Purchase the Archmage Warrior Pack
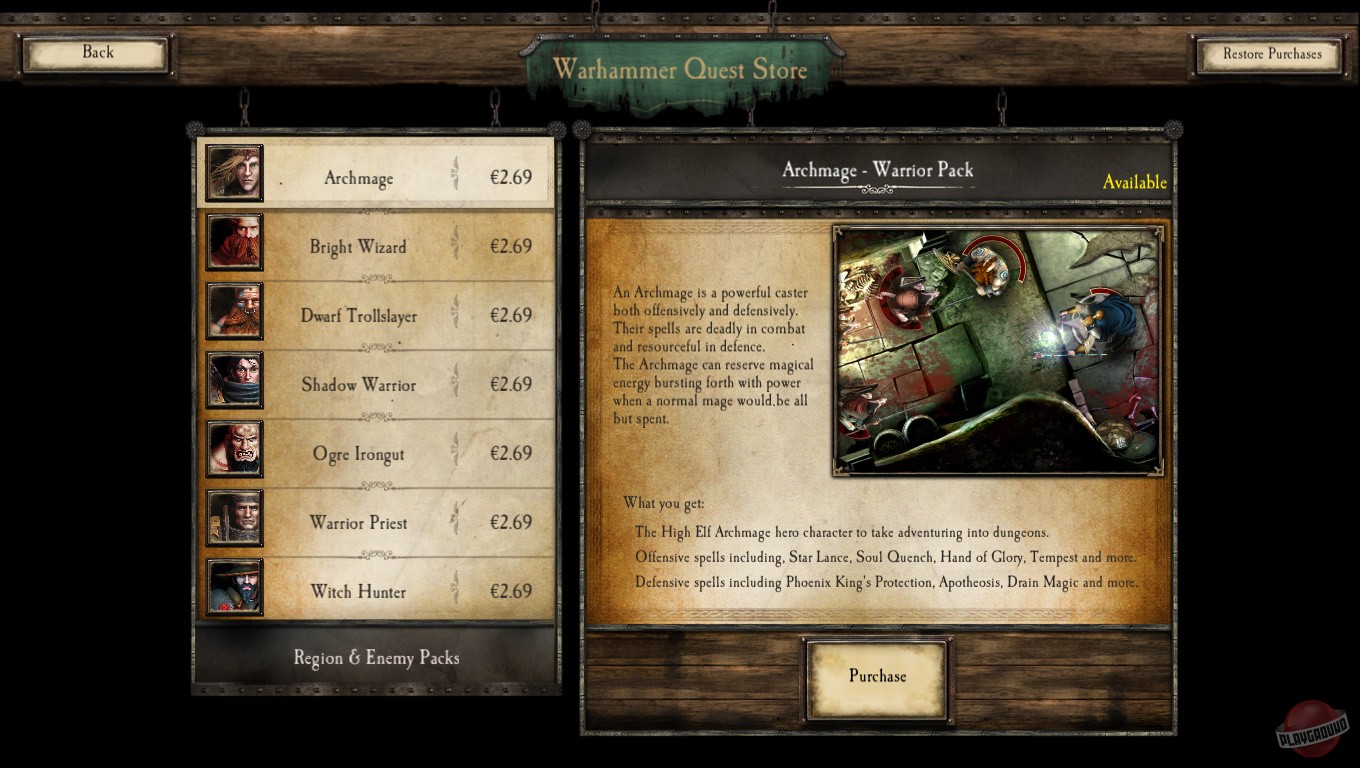 [876, 676]
